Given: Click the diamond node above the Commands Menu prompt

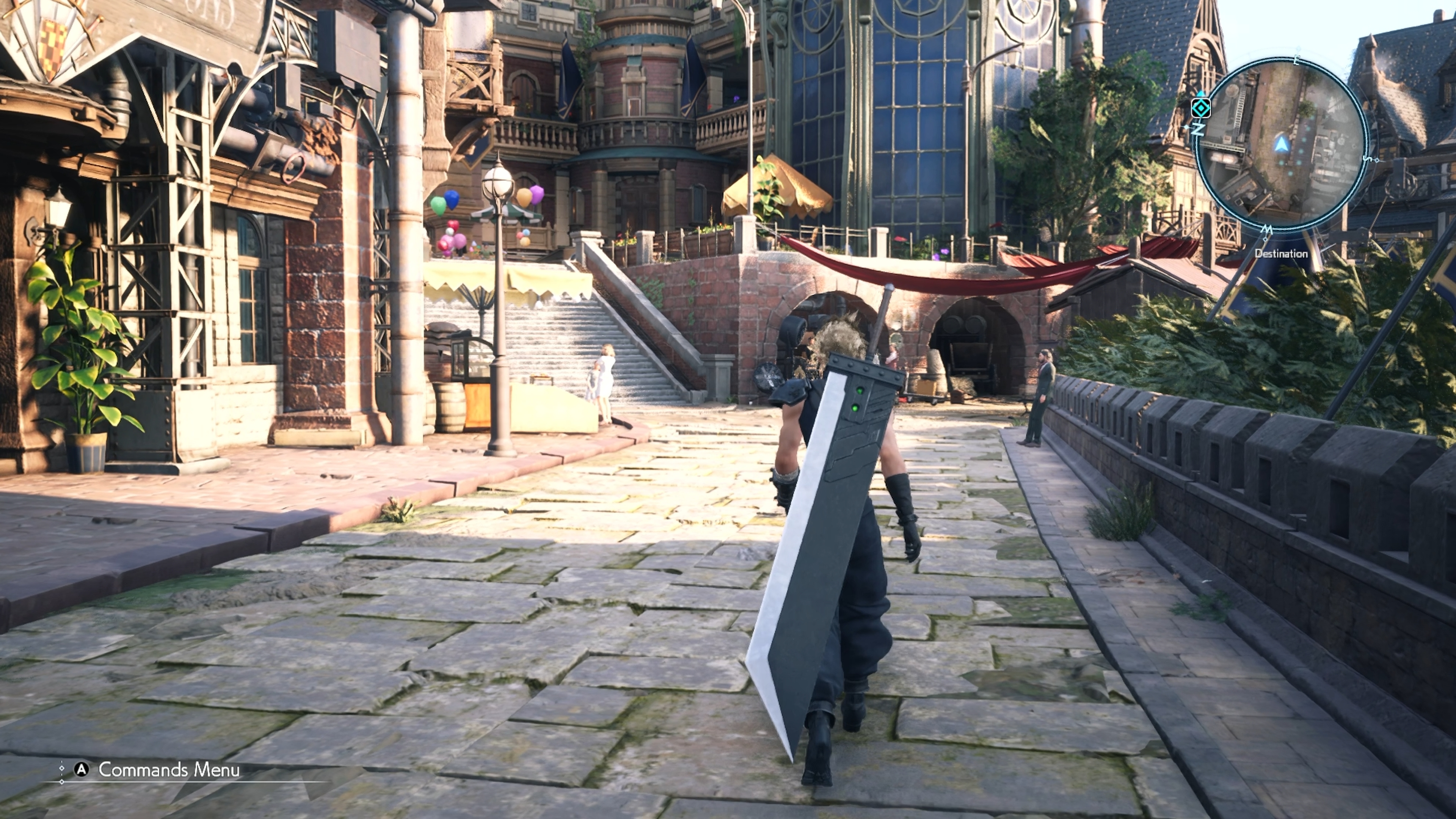Looking at the screenshot, I should [x=61, y=768].
